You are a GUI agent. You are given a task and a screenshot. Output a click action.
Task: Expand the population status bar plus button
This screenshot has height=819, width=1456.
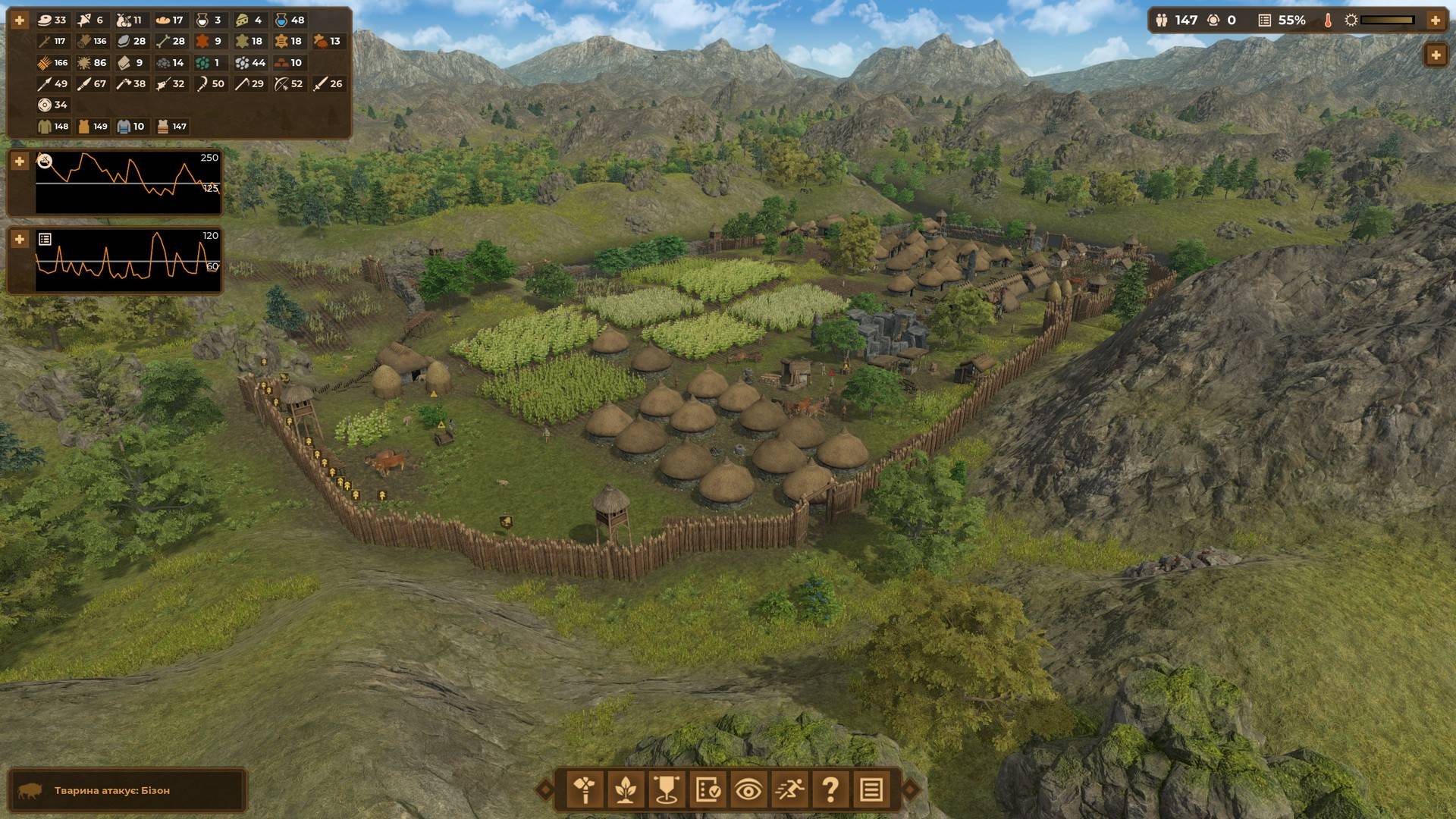click(x=1435, y=20)
